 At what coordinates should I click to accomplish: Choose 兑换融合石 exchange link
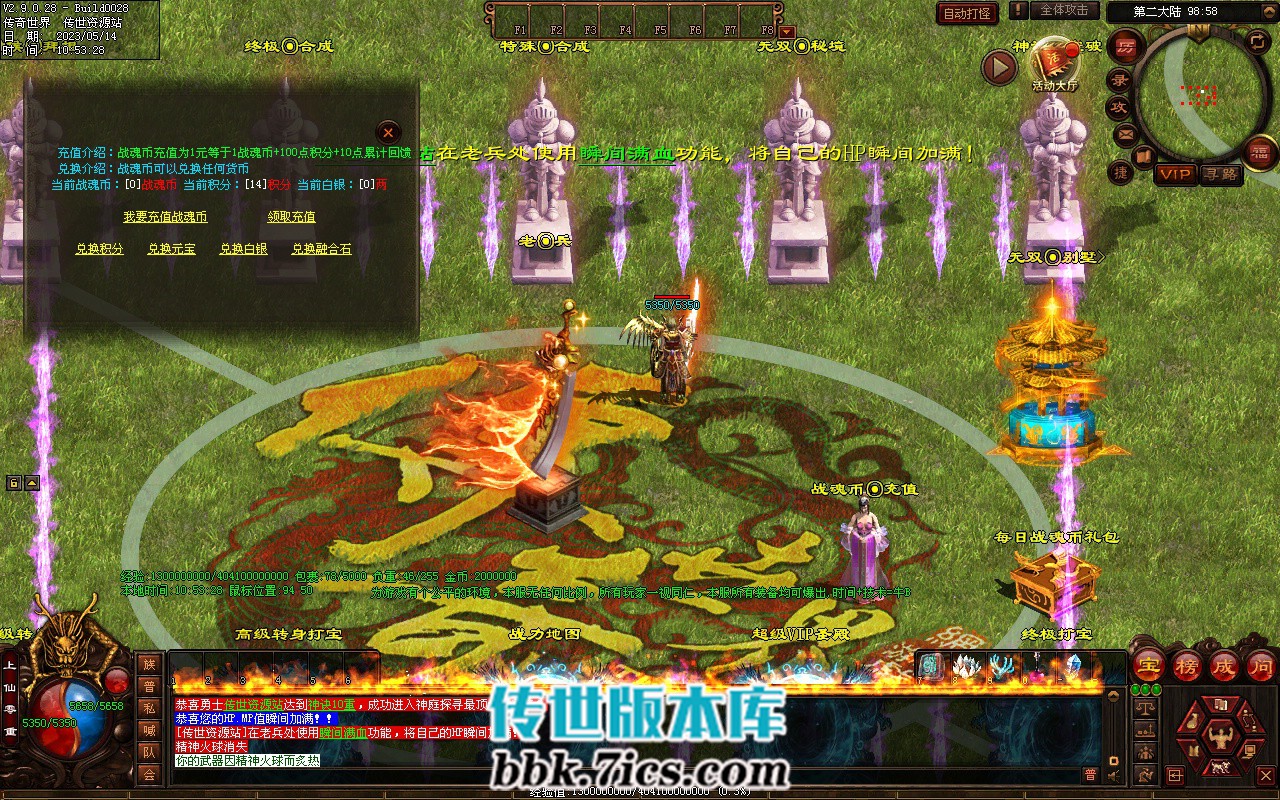tap(322, 249)
